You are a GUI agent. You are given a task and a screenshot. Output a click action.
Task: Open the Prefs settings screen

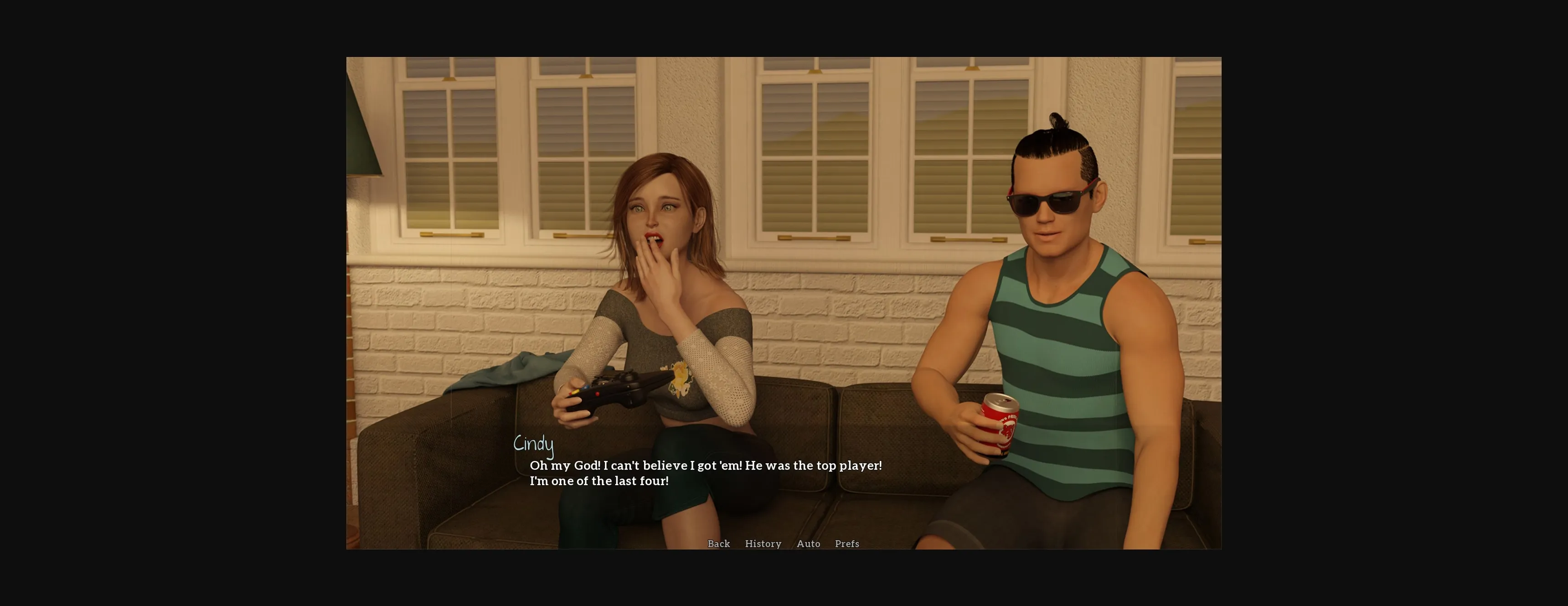847,544
